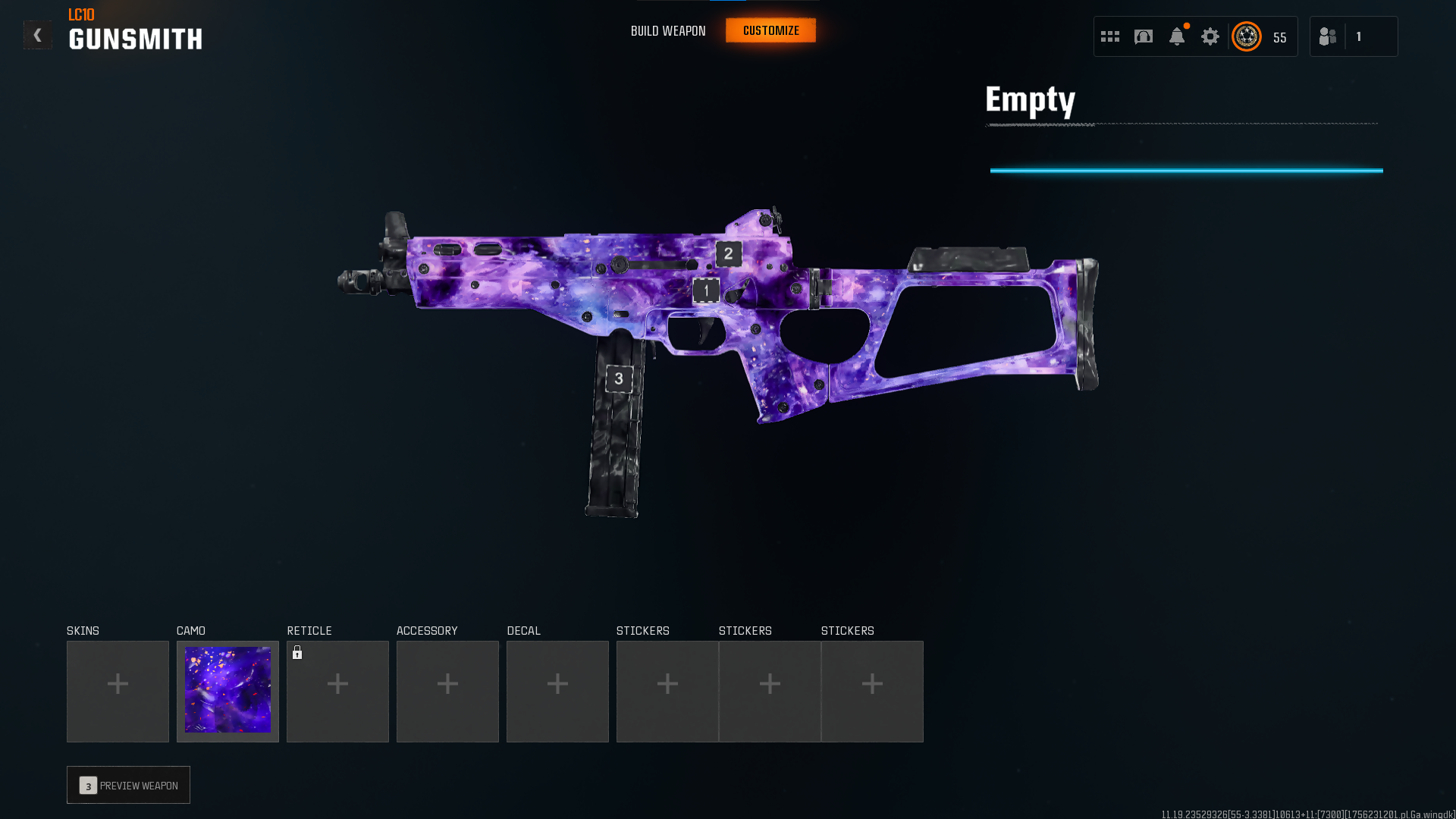Click the player rank emblem

tap(1247, 36)
